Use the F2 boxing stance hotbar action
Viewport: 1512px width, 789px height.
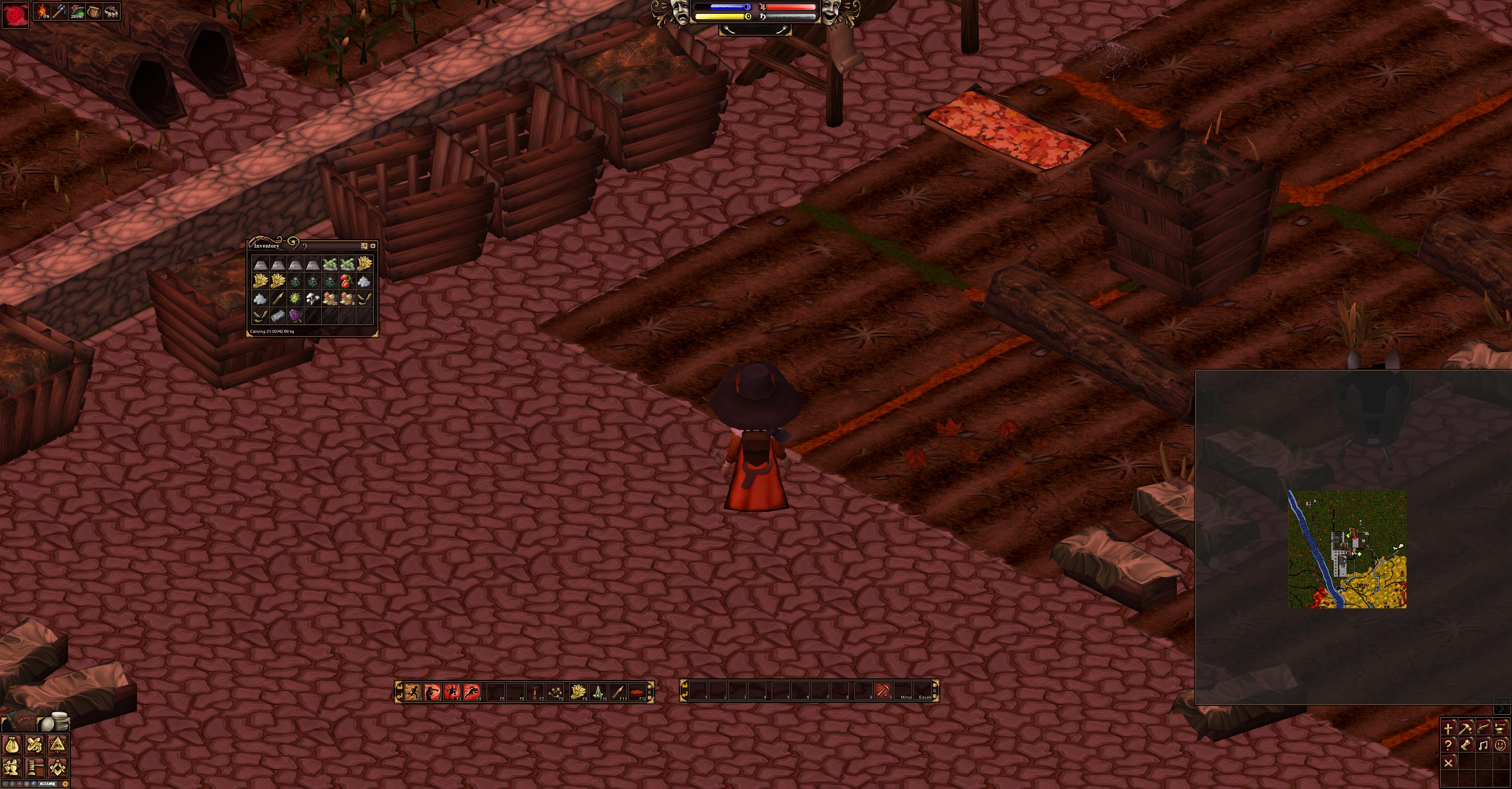[433, 691]
